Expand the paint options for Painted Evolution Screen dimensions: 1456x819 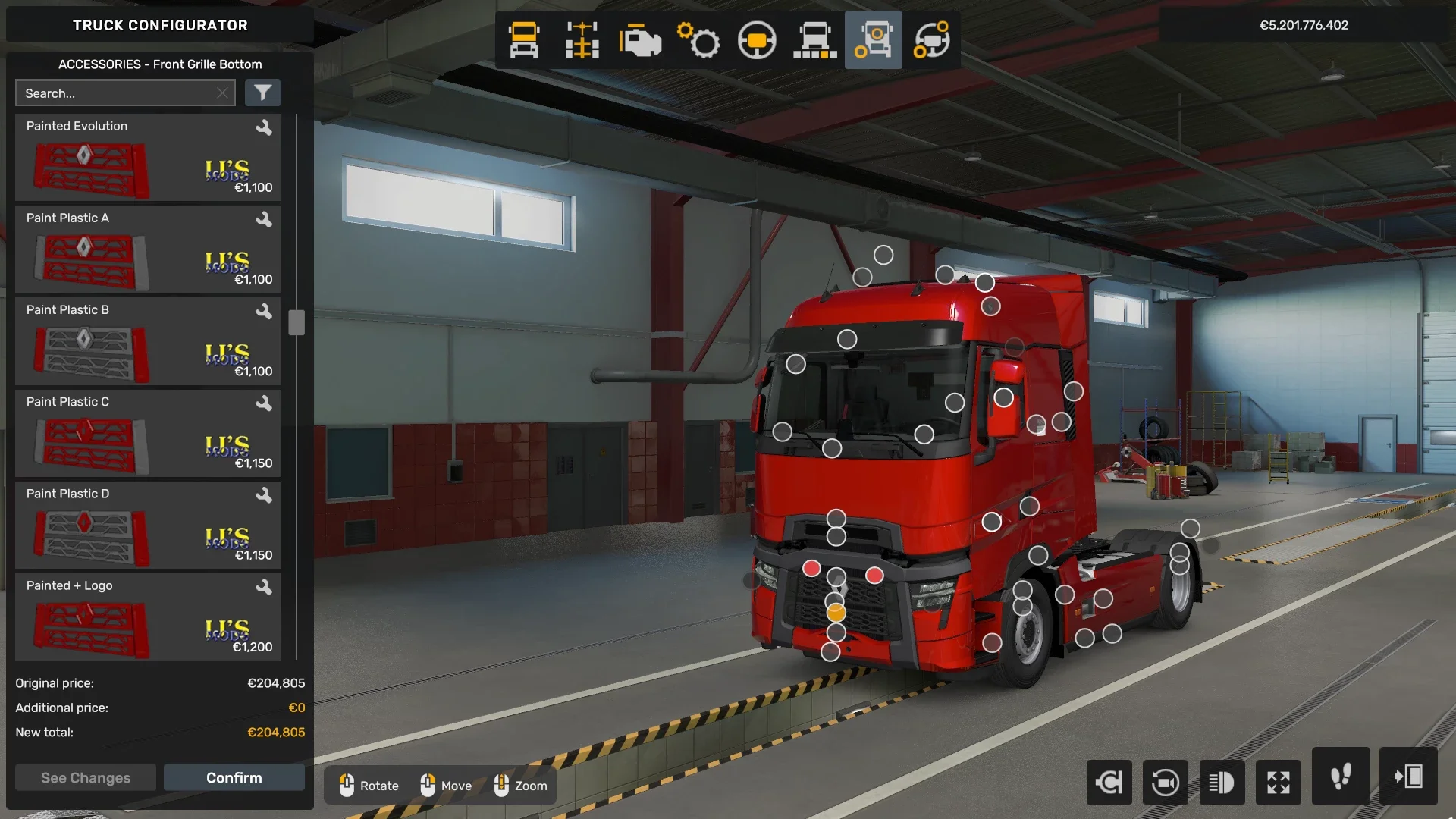point(265,127)
